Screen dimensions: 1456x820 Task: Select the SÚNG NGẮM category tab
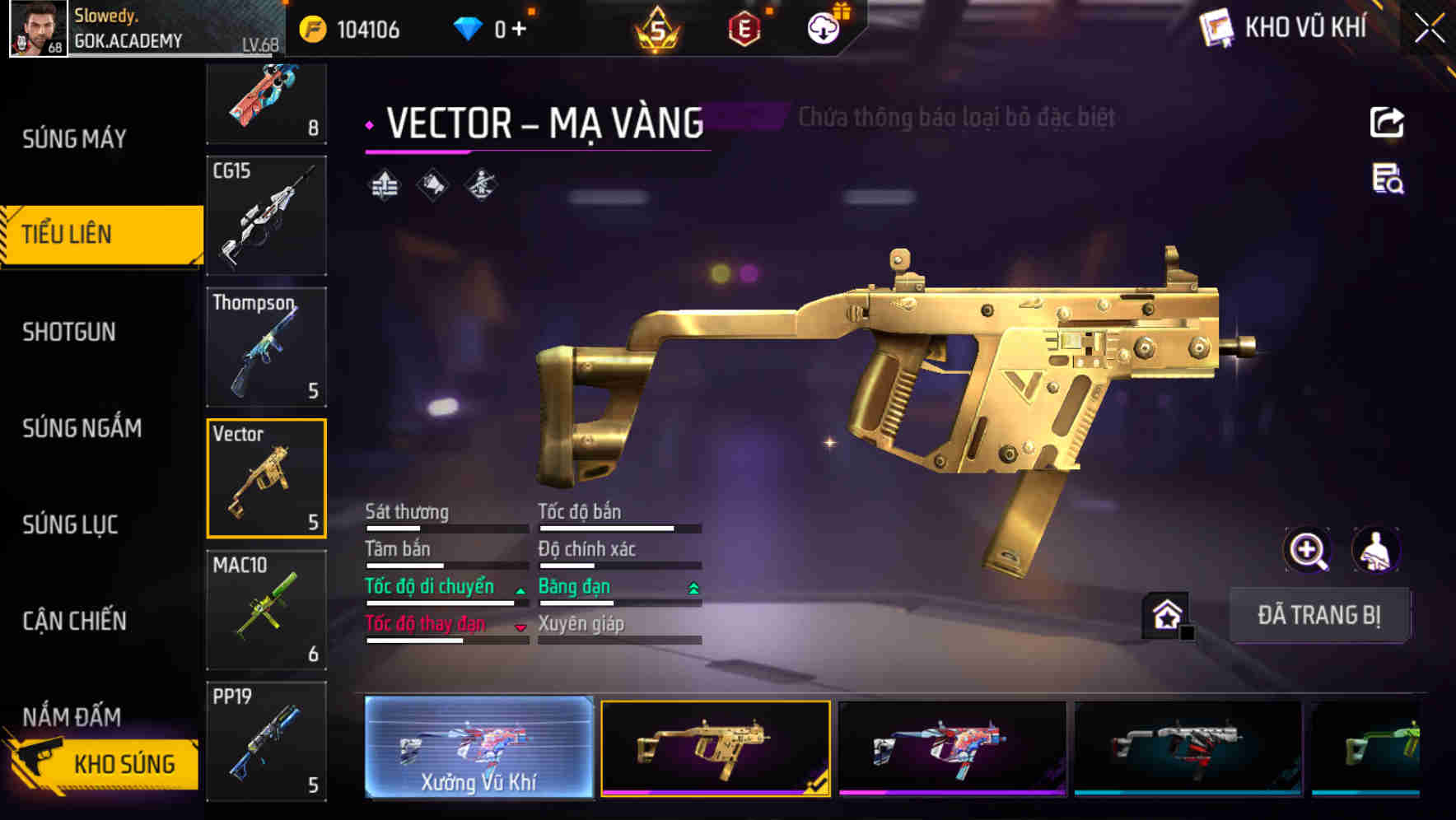[x=82, y=428]
